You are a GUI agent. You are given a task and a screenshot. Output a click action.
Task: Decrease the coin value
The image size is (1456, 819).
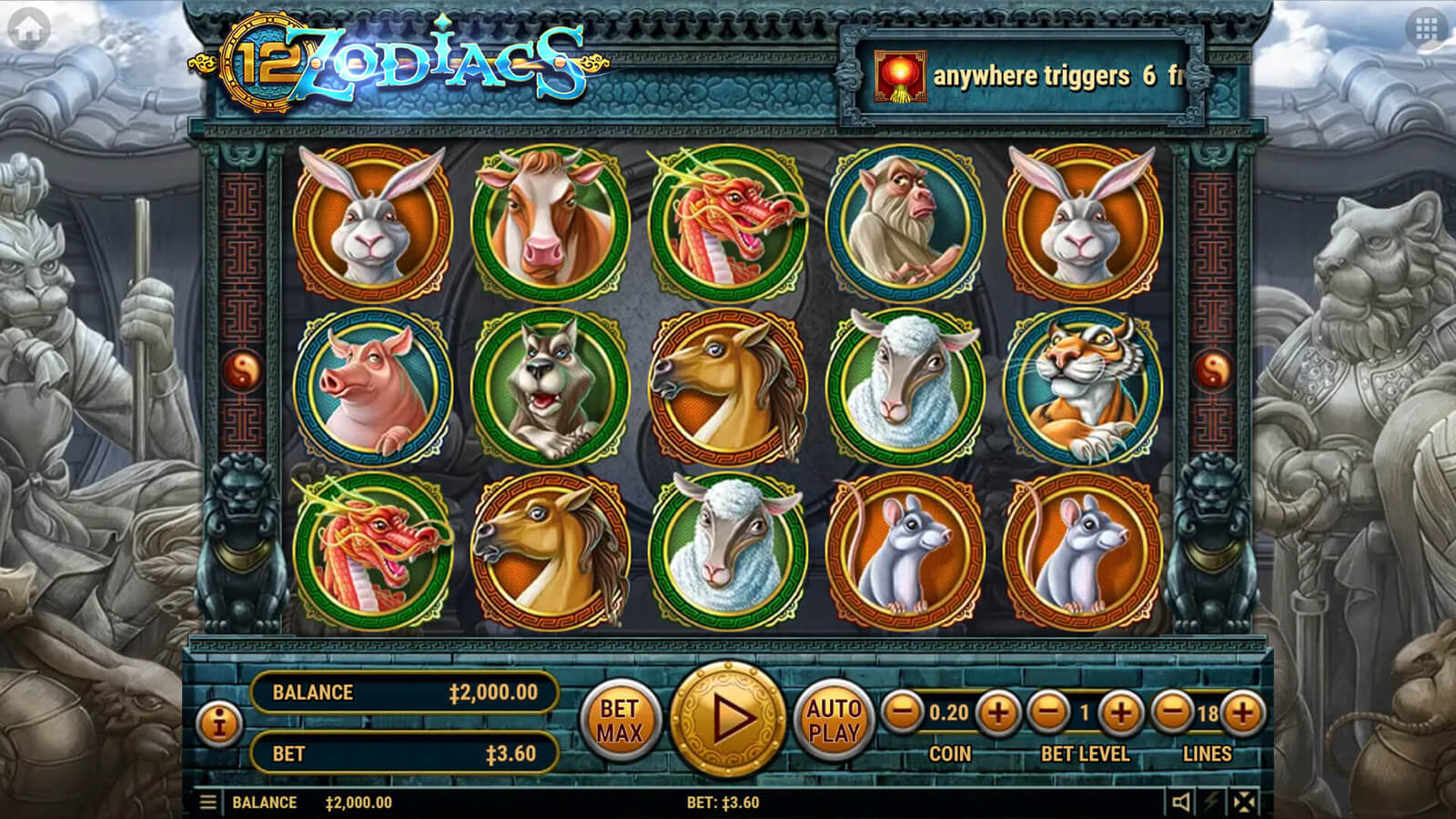[x=903, y=713]
